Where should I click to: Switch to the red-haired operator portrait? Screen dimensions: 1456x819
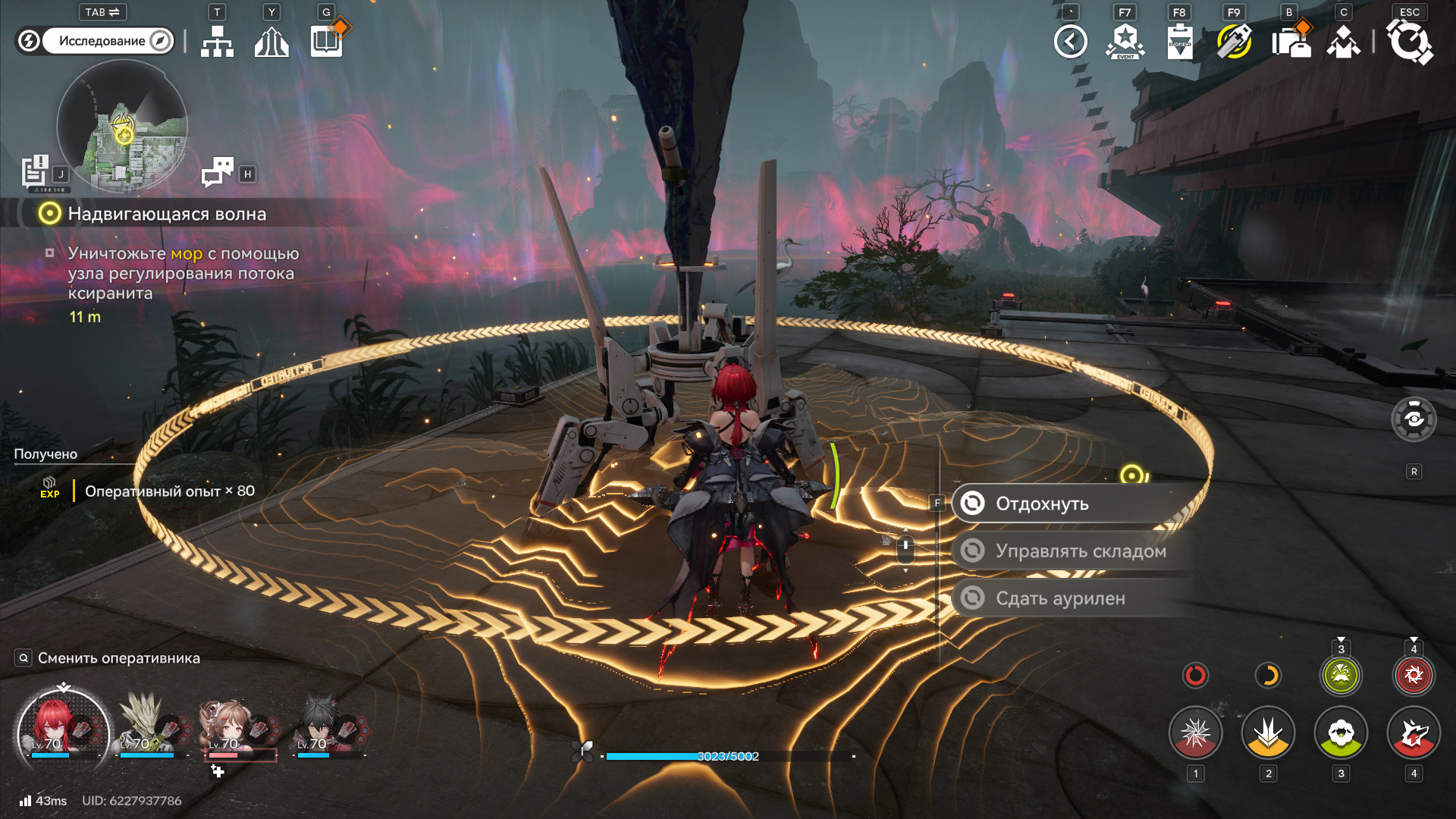click(x=62, y=730)
